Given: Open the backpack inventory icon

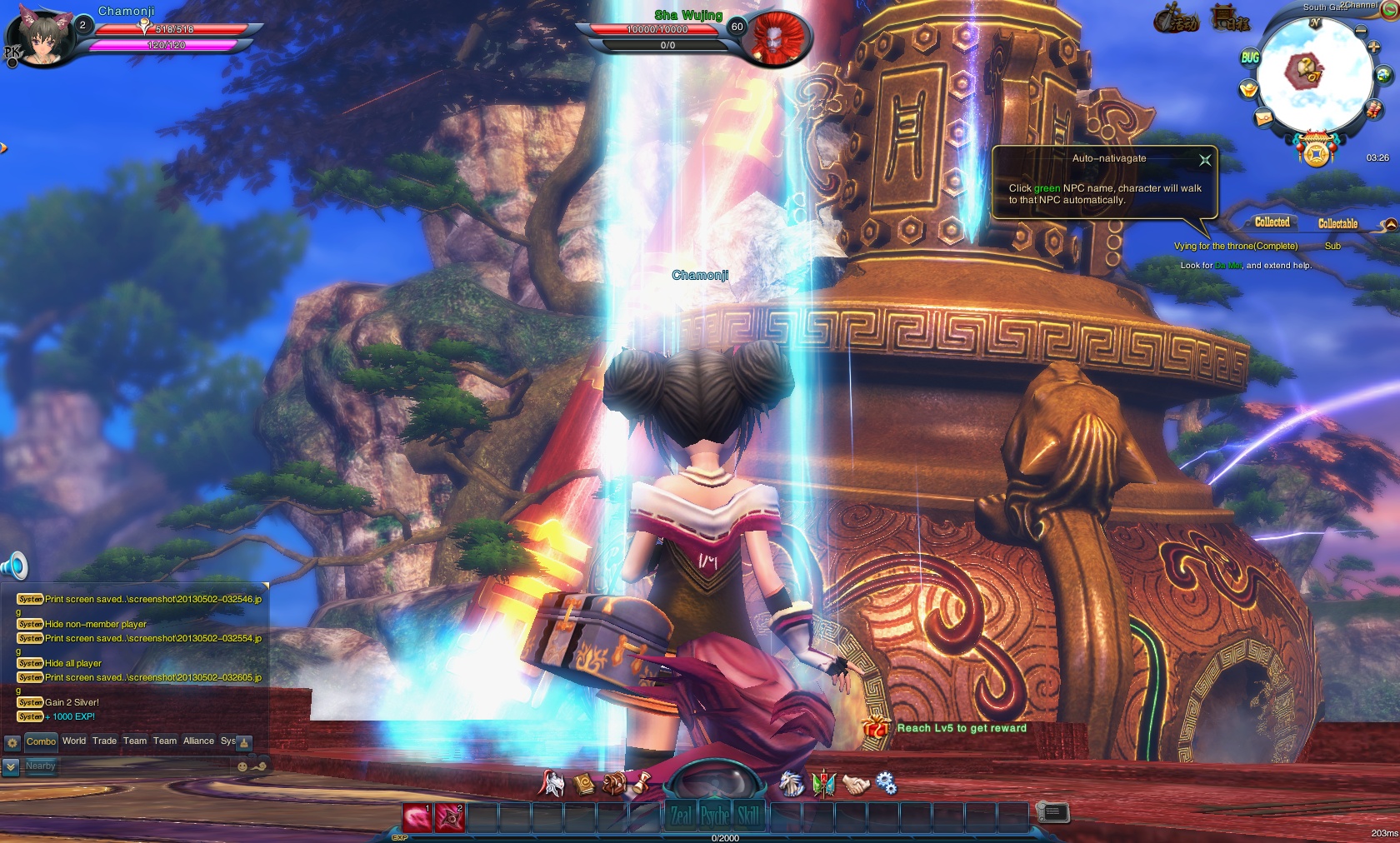Looking at the screenshot, I should pyautogui.click(x=615, y=784).
